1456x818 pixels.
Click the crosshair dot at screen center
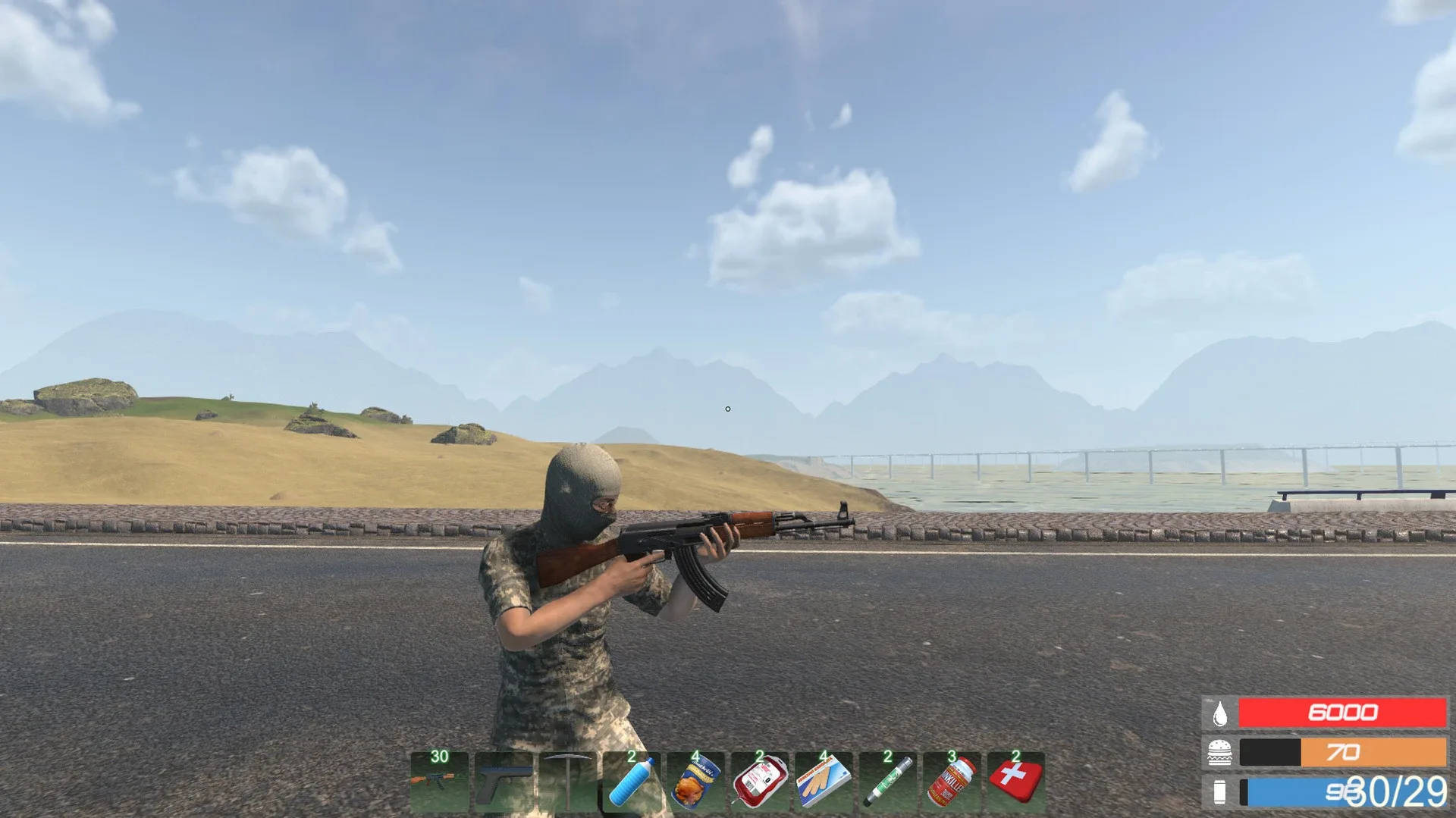(728, 409)
